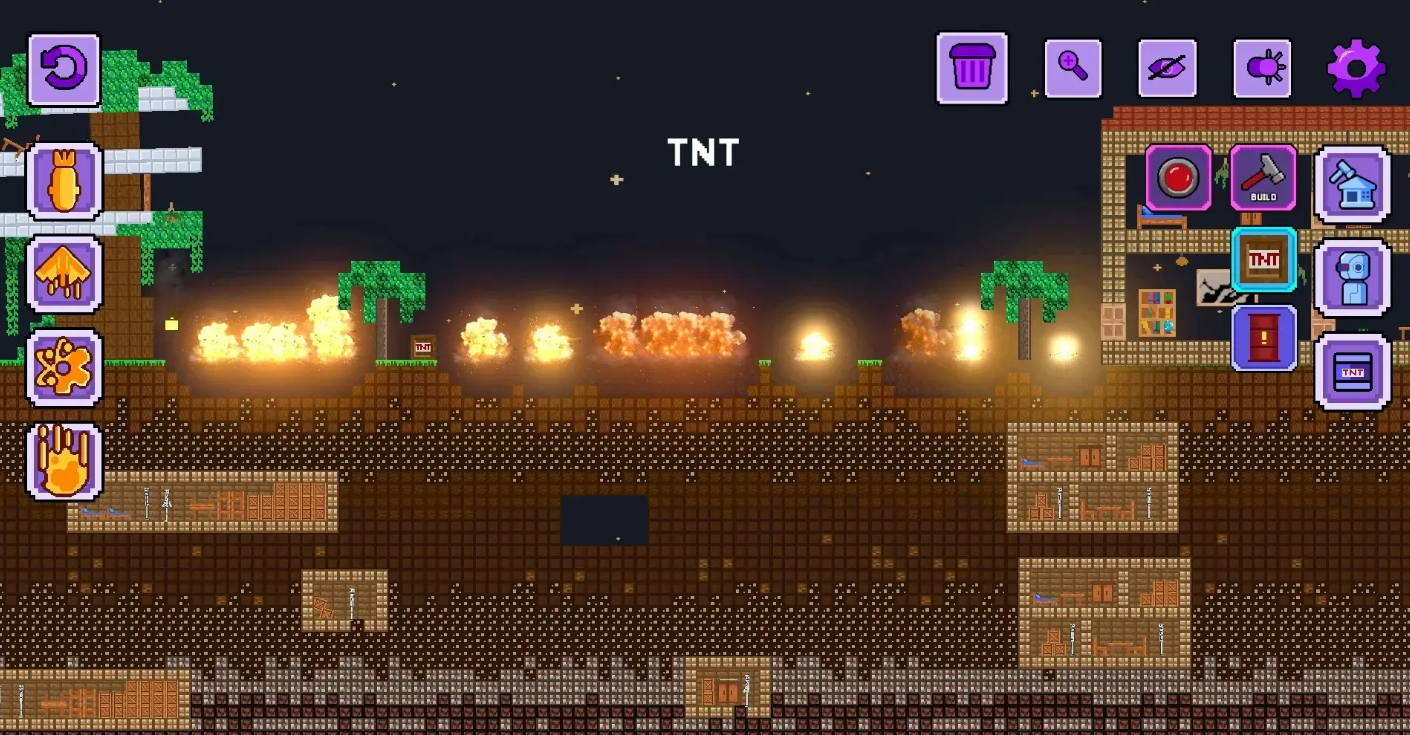Viewport: 1410px width, 735px height.
Task: Switch to the Build hammer tool
Action: [x=1263, y=178]
